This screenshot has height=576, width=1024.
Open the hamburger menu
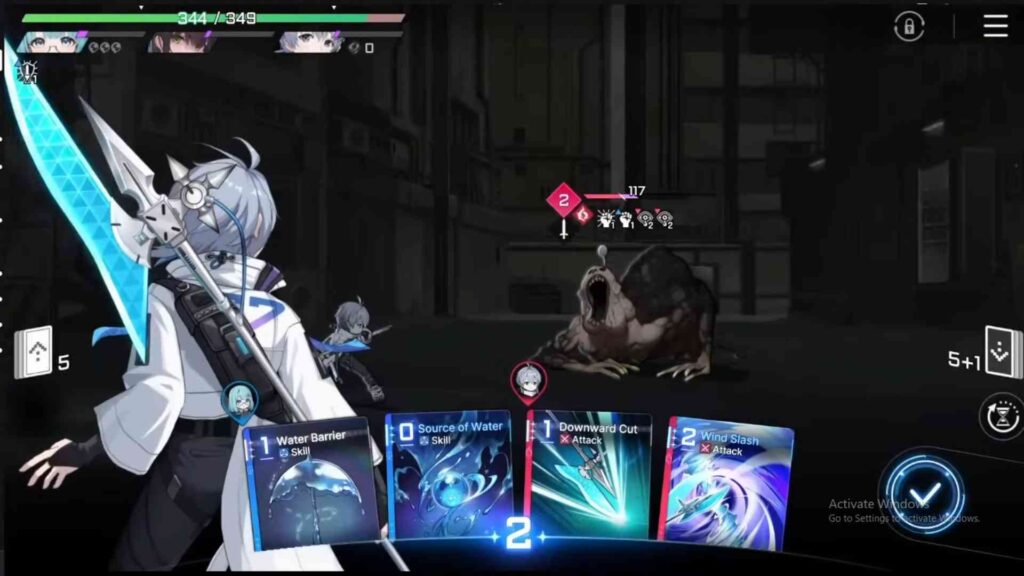click(995, 26)
